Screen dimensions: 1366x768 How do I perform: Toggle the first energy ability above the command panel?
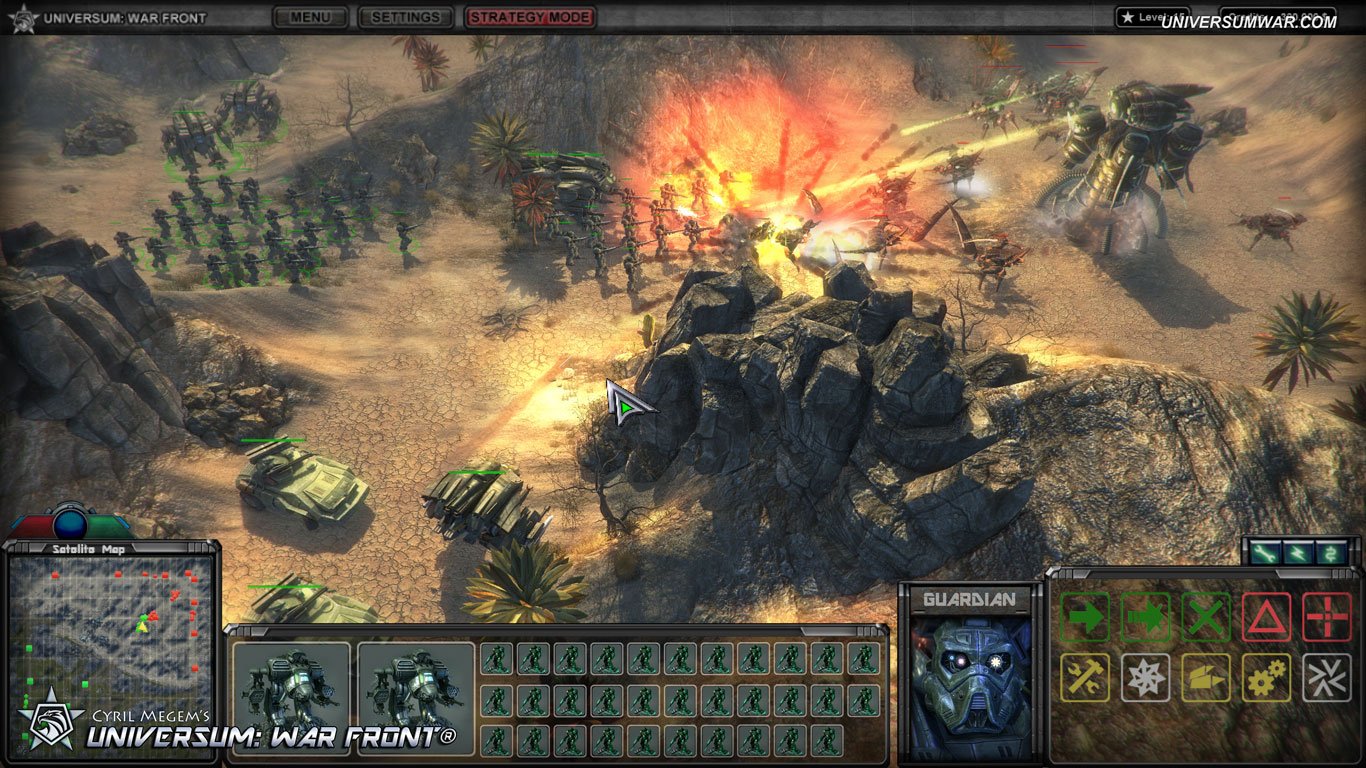pyautogui.click(x=1266, y=551)
